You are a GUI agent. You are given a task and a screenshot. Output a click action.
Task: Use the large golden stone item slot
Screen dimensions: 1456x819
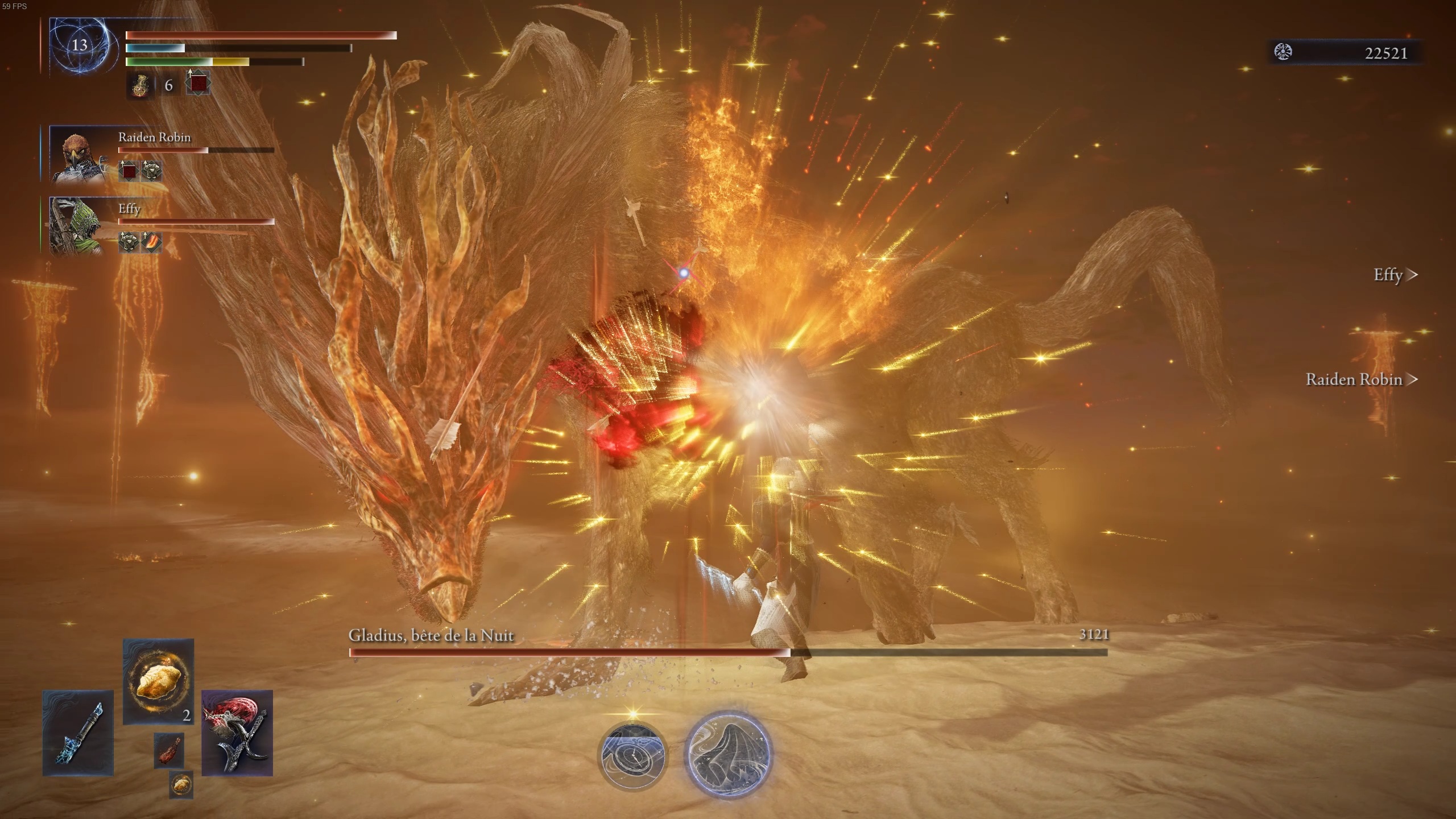click(158, 681)
